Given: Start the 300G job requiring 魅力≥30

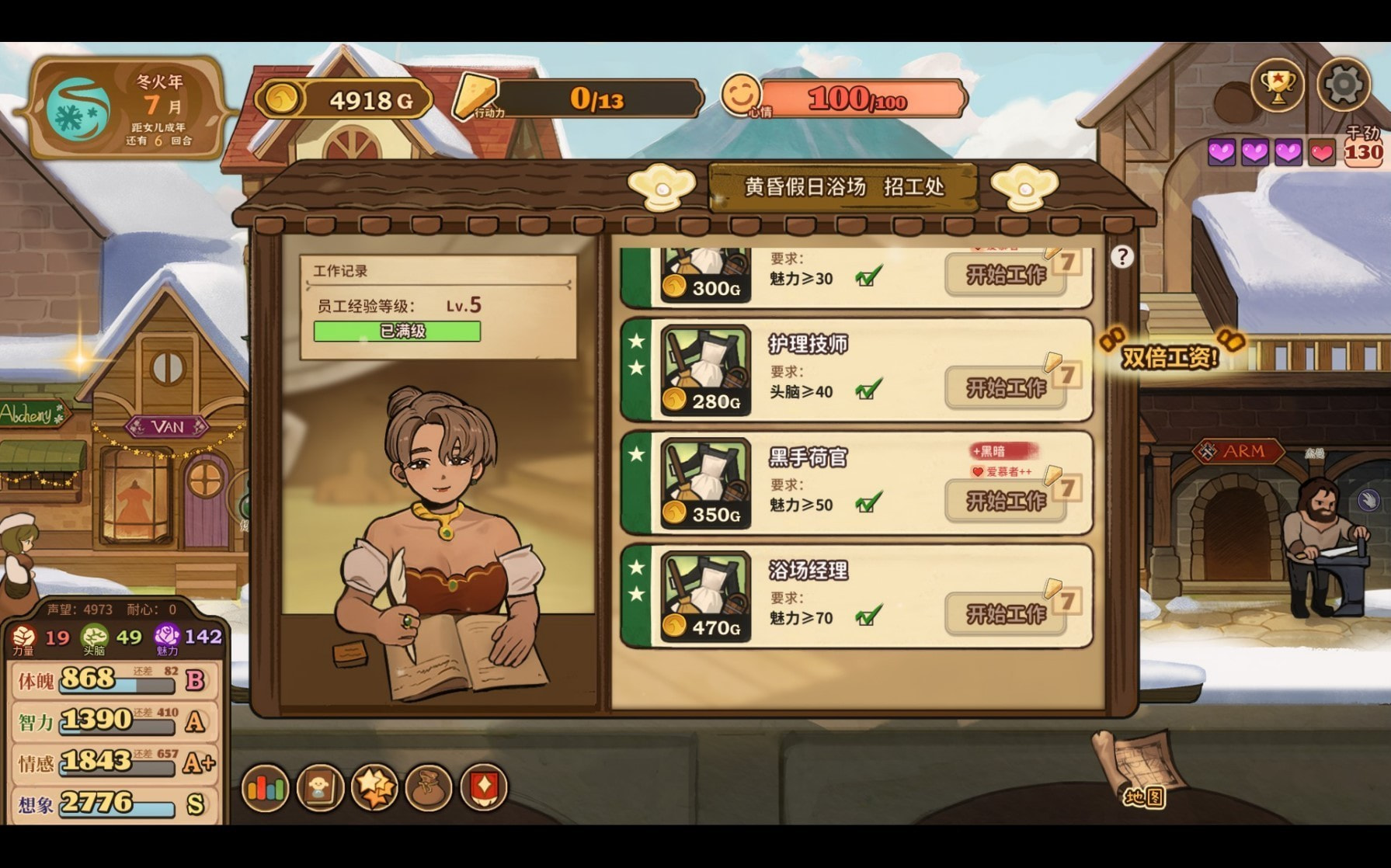Looking at the screenshot, I should point(1005,275).
